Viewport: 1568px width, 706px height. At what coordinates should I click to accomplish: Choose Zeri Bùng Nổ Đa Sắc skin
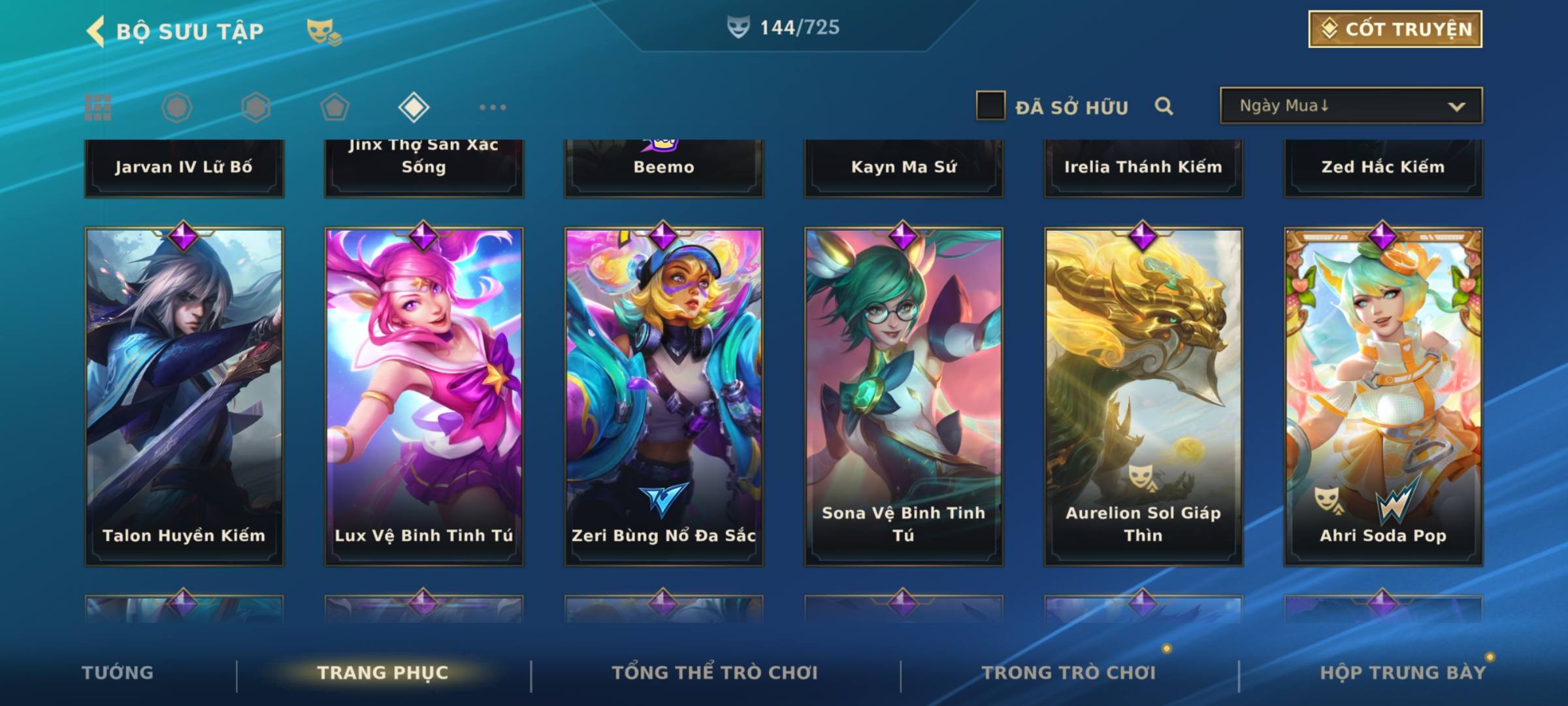tap(664, 396)
